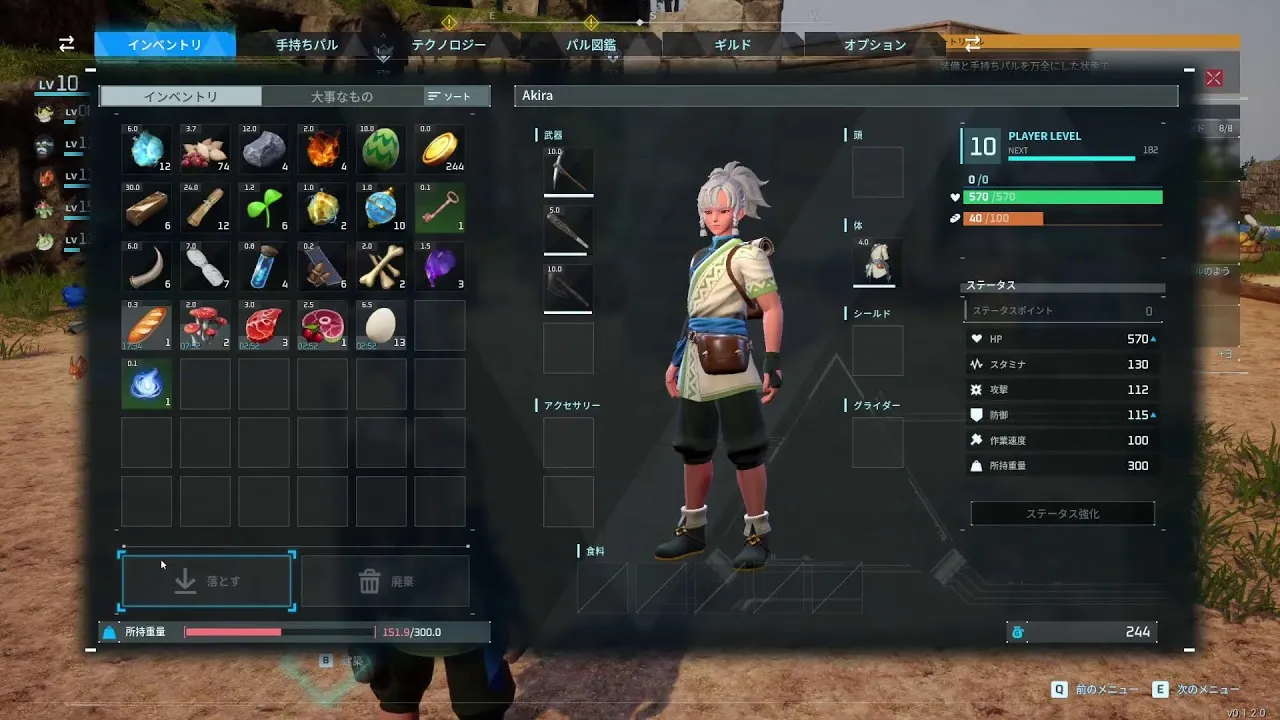Click the 落とす drop button

(x=207, y=580)
